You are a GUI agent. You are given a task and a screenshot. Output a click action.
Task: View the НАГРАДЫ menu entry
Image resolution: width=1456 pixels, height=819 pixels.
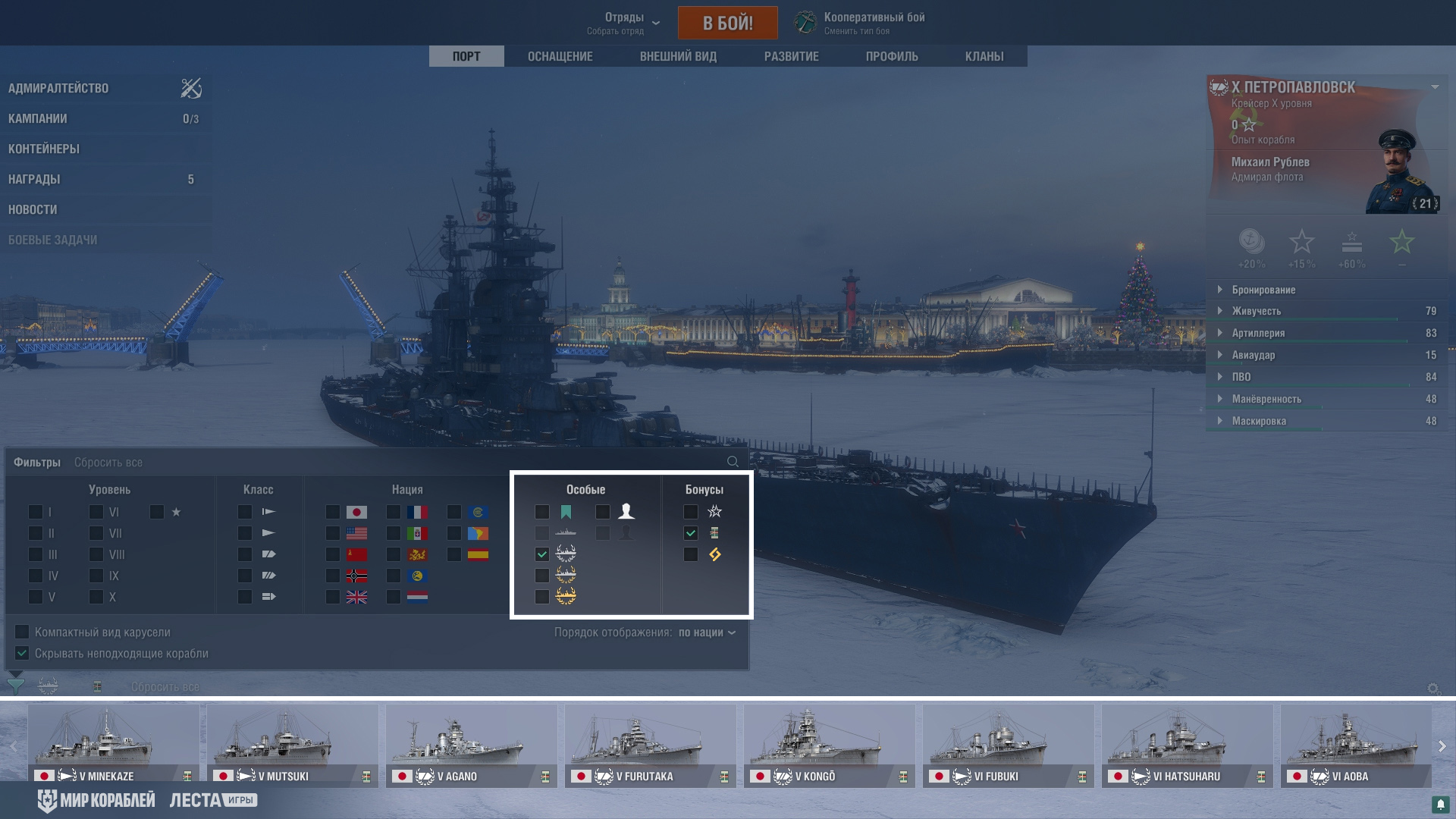pos(34,179)
